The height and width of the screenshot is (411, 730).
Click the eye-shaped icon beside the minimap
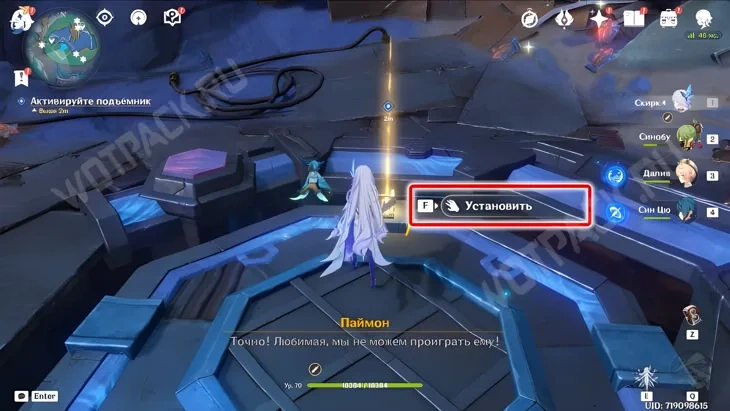[x=105, y=17]
